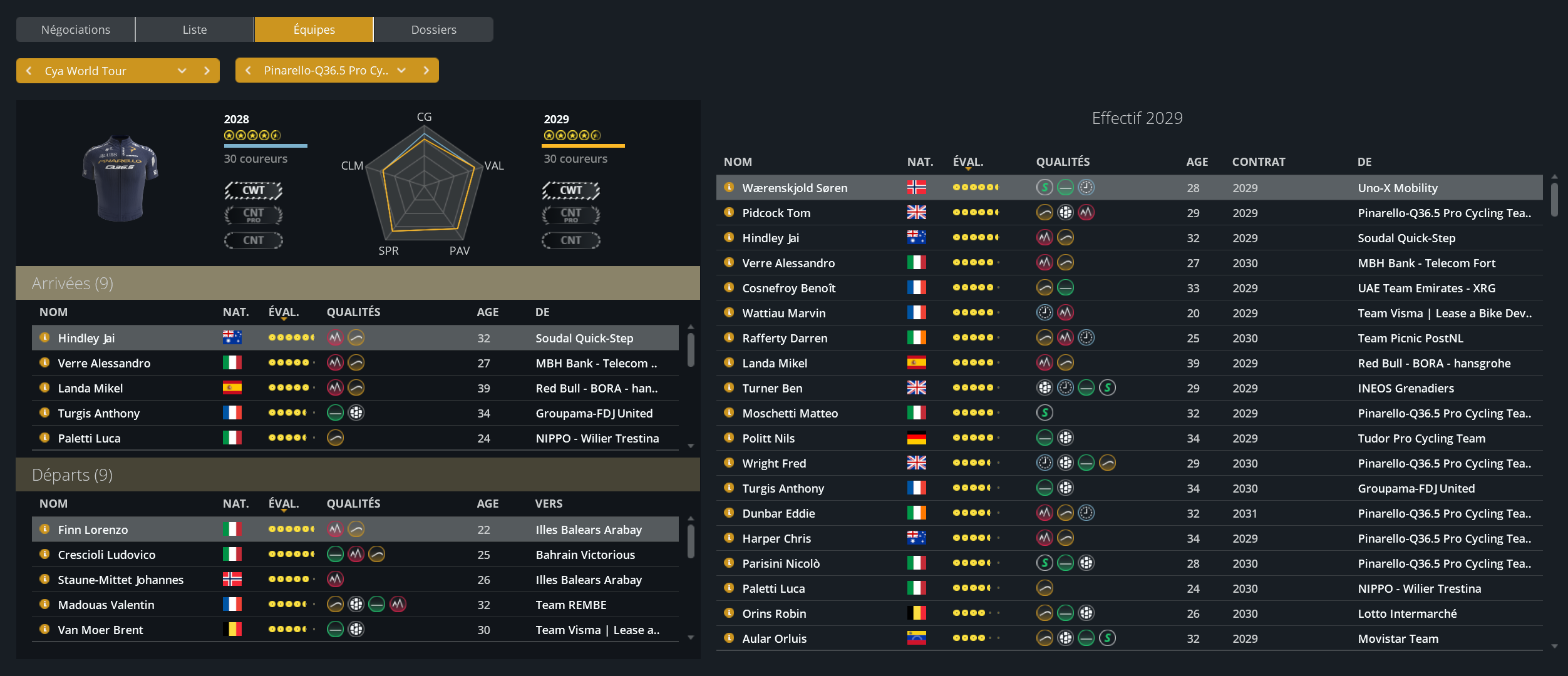The width and height of the screenshot is (1568, 676).
Task: Select the Équipes tab
Action: (x=314, y=29)
